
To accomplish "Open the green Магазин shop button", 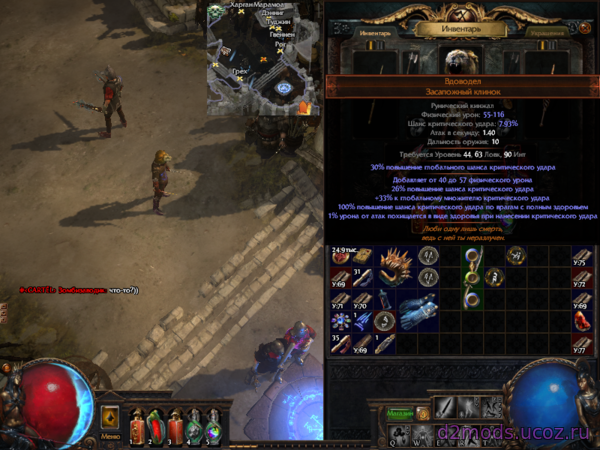I will (x=399, y=413).
